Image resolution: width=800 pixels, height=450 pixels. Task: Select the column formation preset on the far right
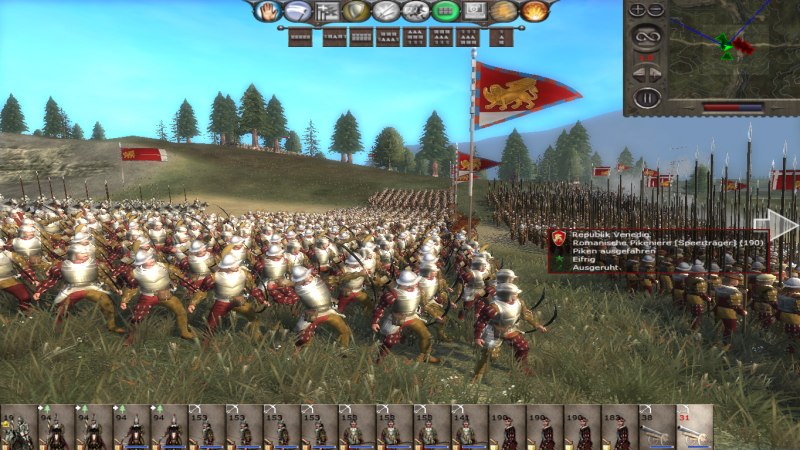[505, 38]
